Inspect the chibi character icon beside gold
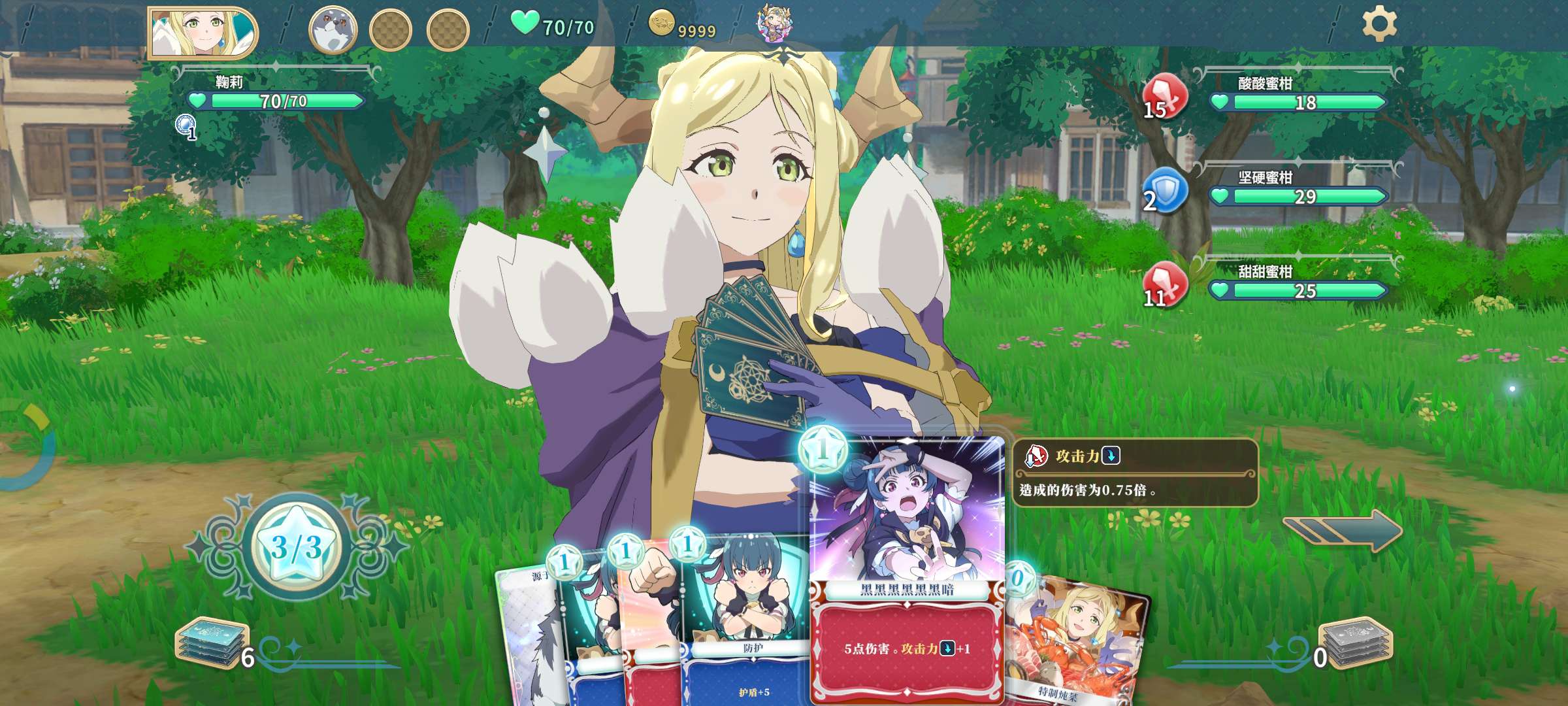 click(774, 23)
